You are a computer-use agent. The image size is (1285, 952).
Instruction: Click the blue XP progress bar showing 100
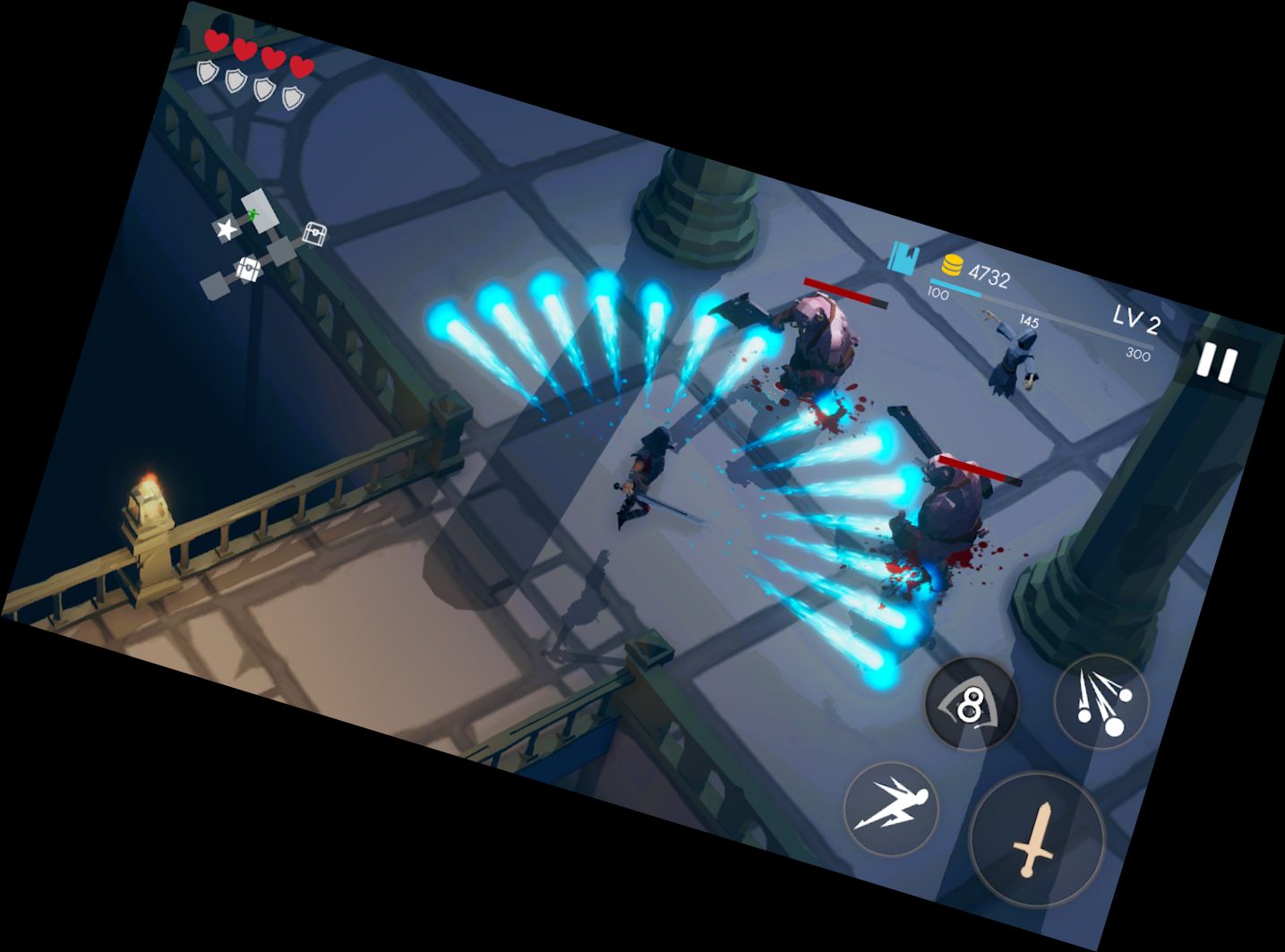(x=955, y=287)
